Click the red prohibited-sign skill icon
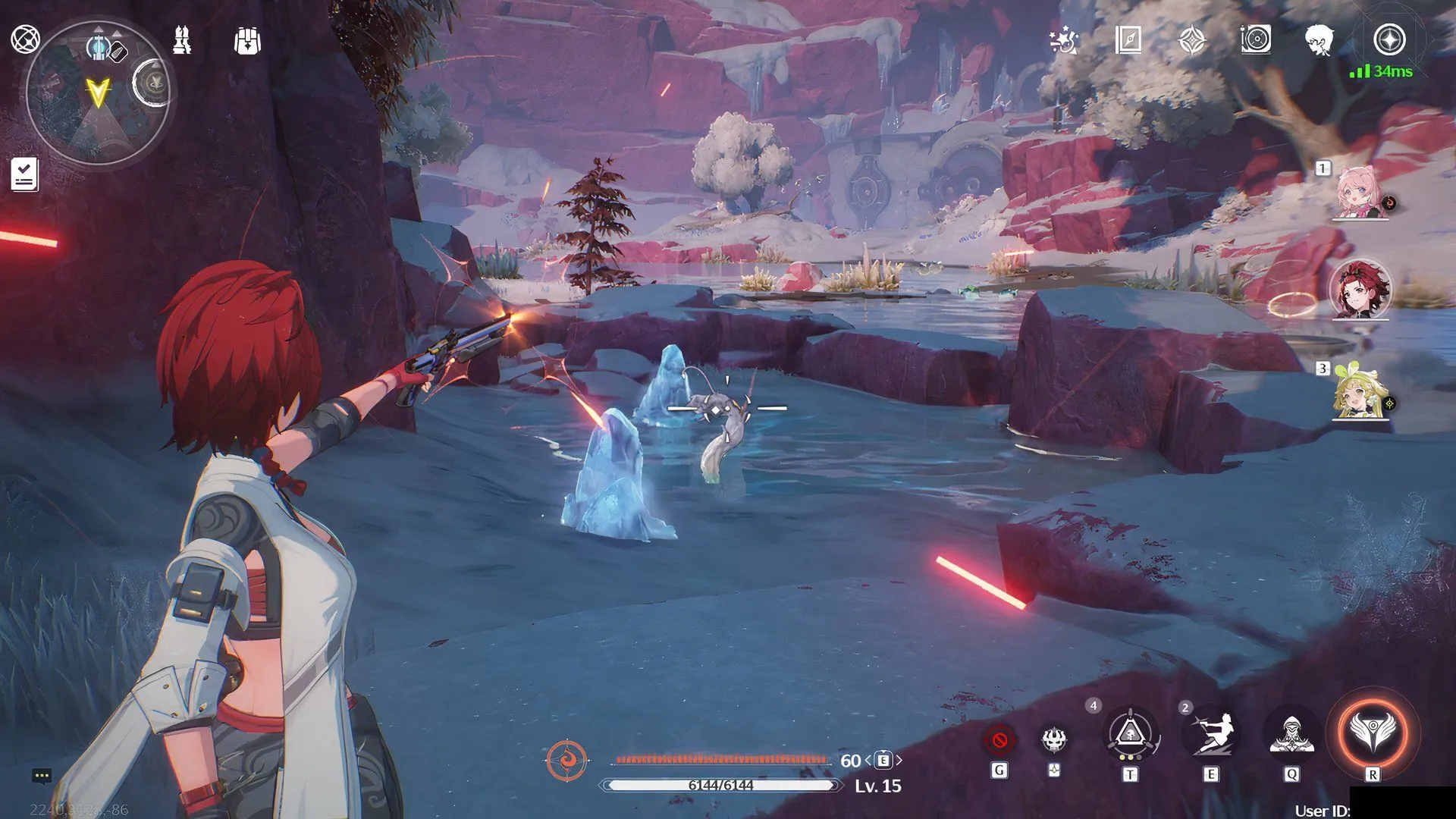1456x819 pixels. [x=999, y=739]
